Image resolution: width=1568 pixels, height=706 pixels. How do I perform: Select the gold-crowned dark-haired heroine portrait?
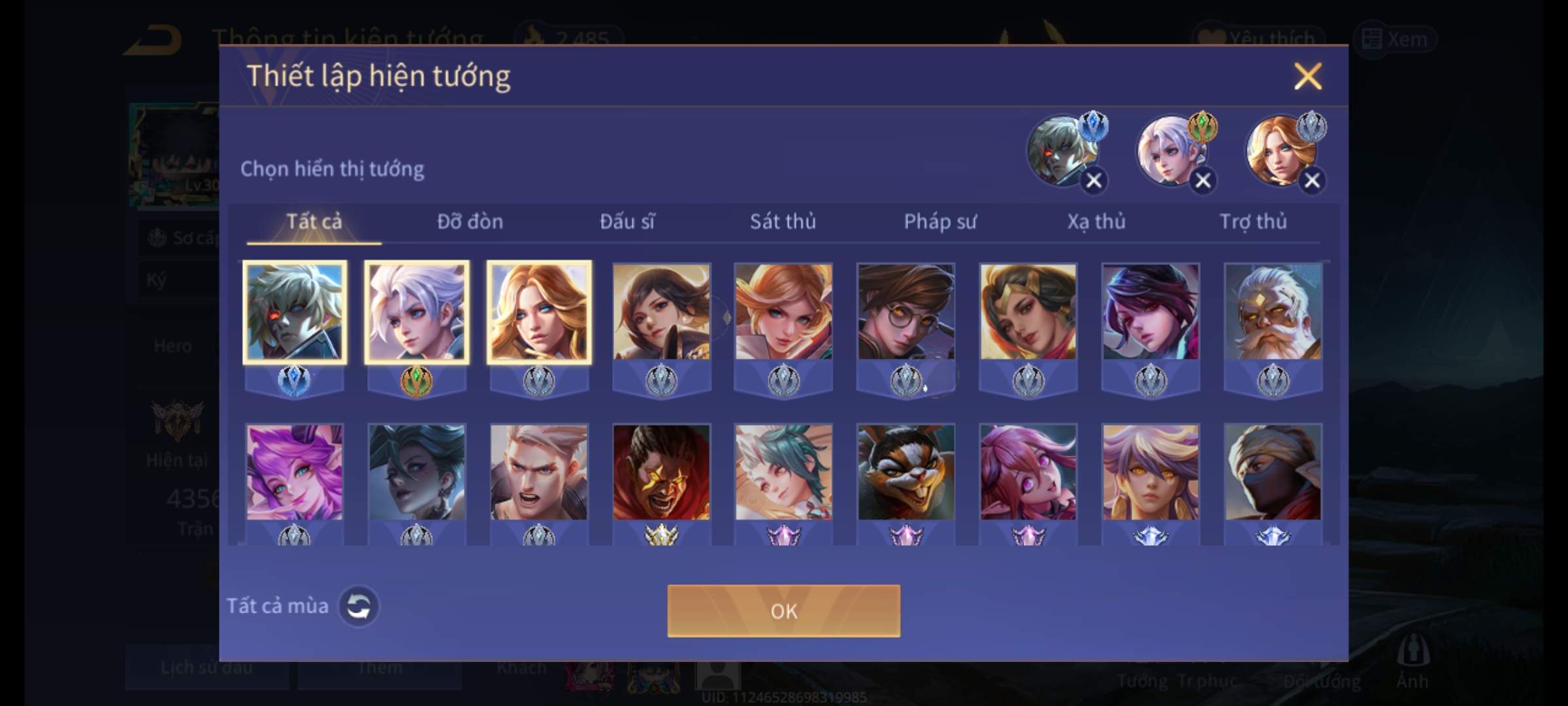1028,312
